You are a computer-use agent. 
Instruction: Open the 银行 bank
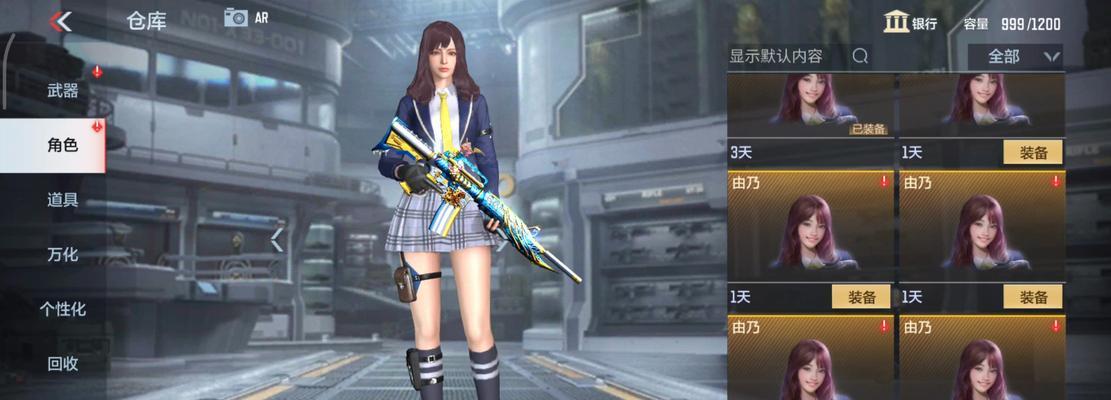(x=911, y=23)
